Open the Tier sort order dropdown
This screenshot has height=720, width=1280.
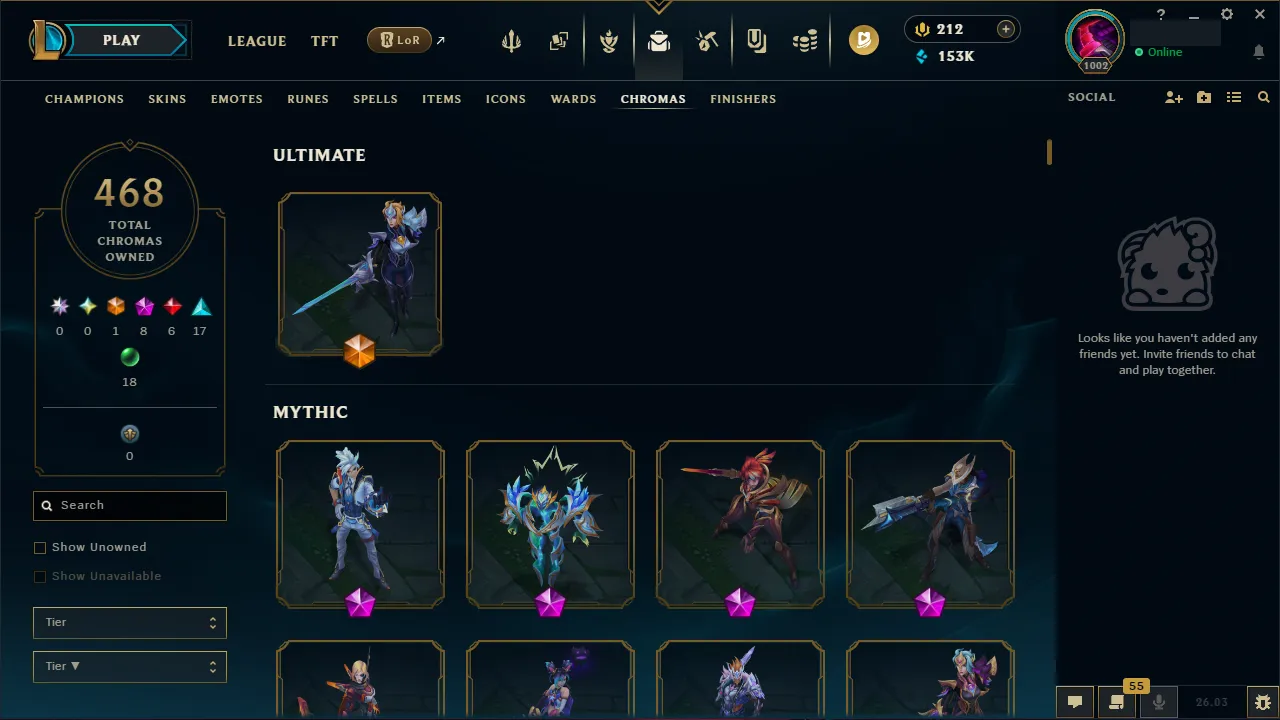pos(130,666)
